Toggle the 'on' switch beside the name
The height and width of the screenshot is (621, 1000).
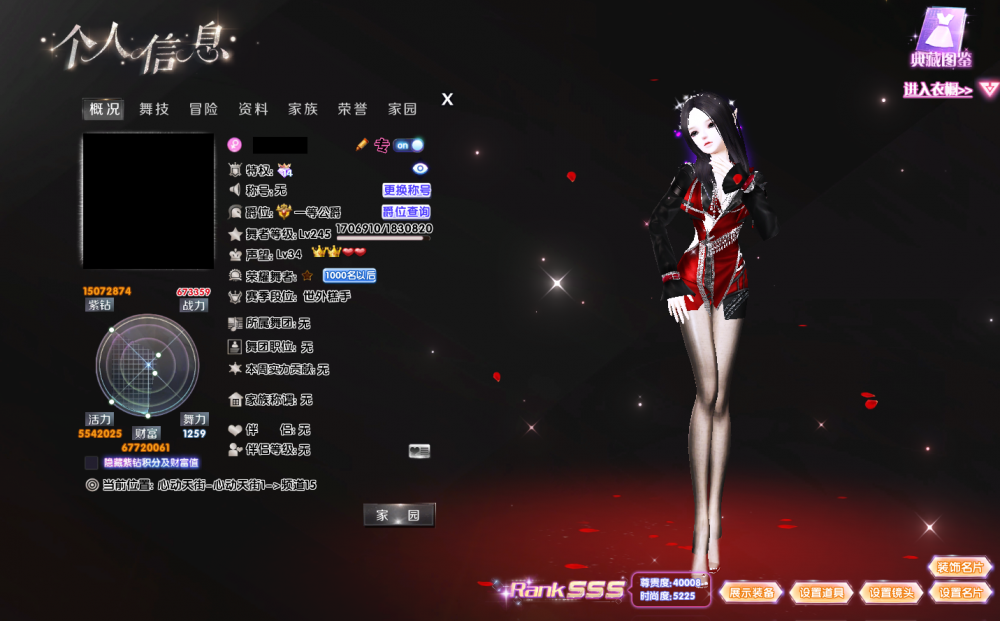pyautogui.click(x=408, y=145)
